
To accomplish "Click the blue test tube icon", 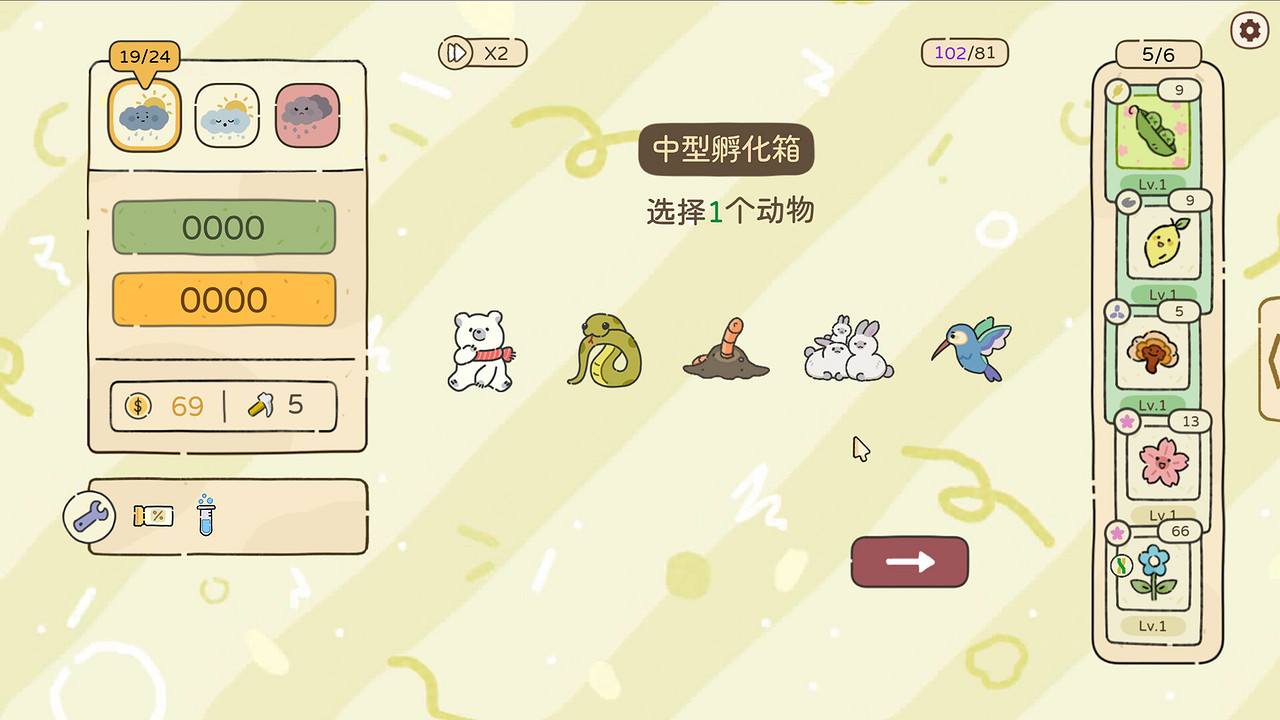I will click(x=204, y=516).
